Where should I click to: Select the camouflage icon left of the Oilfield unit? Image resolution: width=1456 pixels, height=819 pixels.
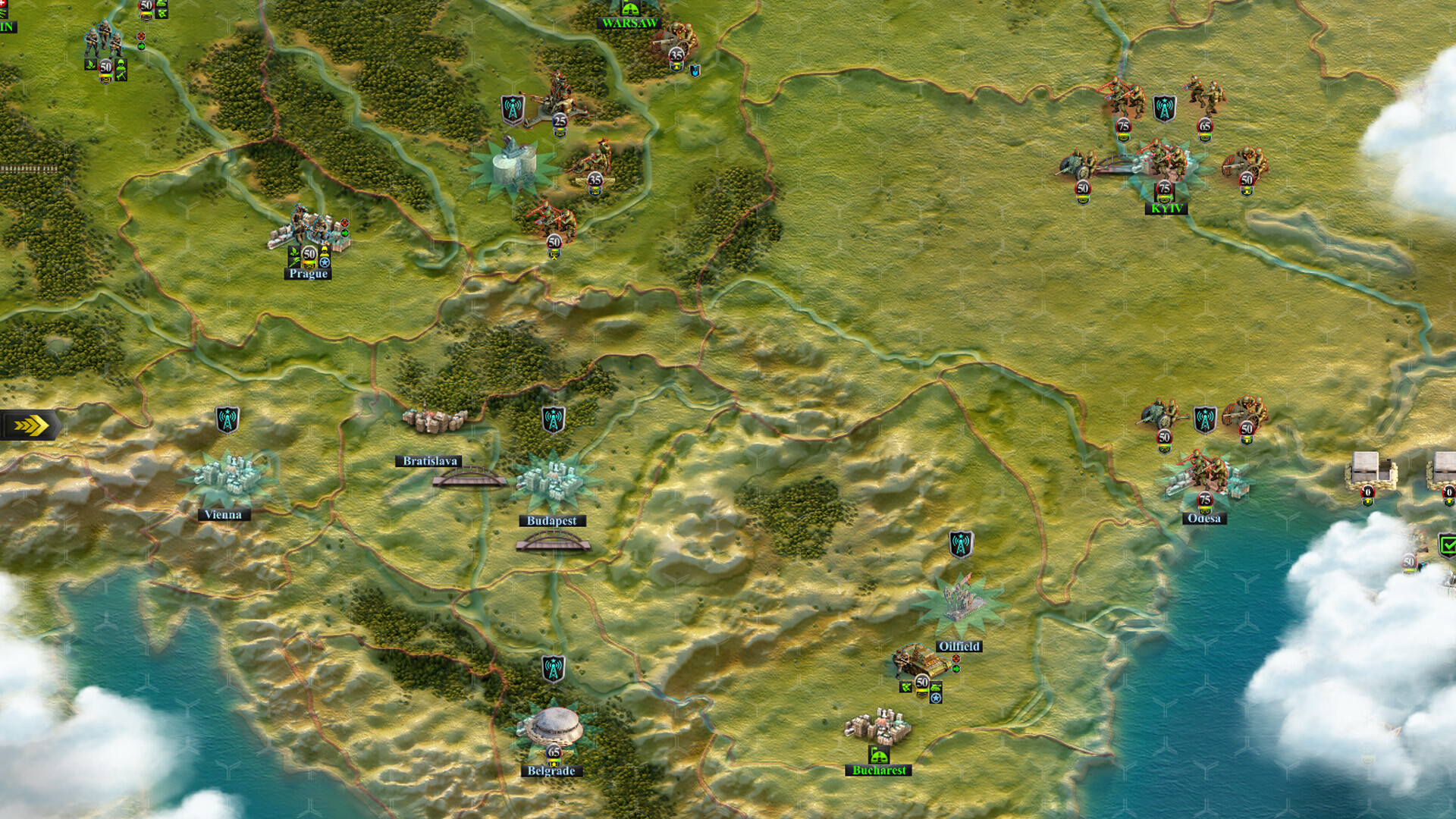905,687
